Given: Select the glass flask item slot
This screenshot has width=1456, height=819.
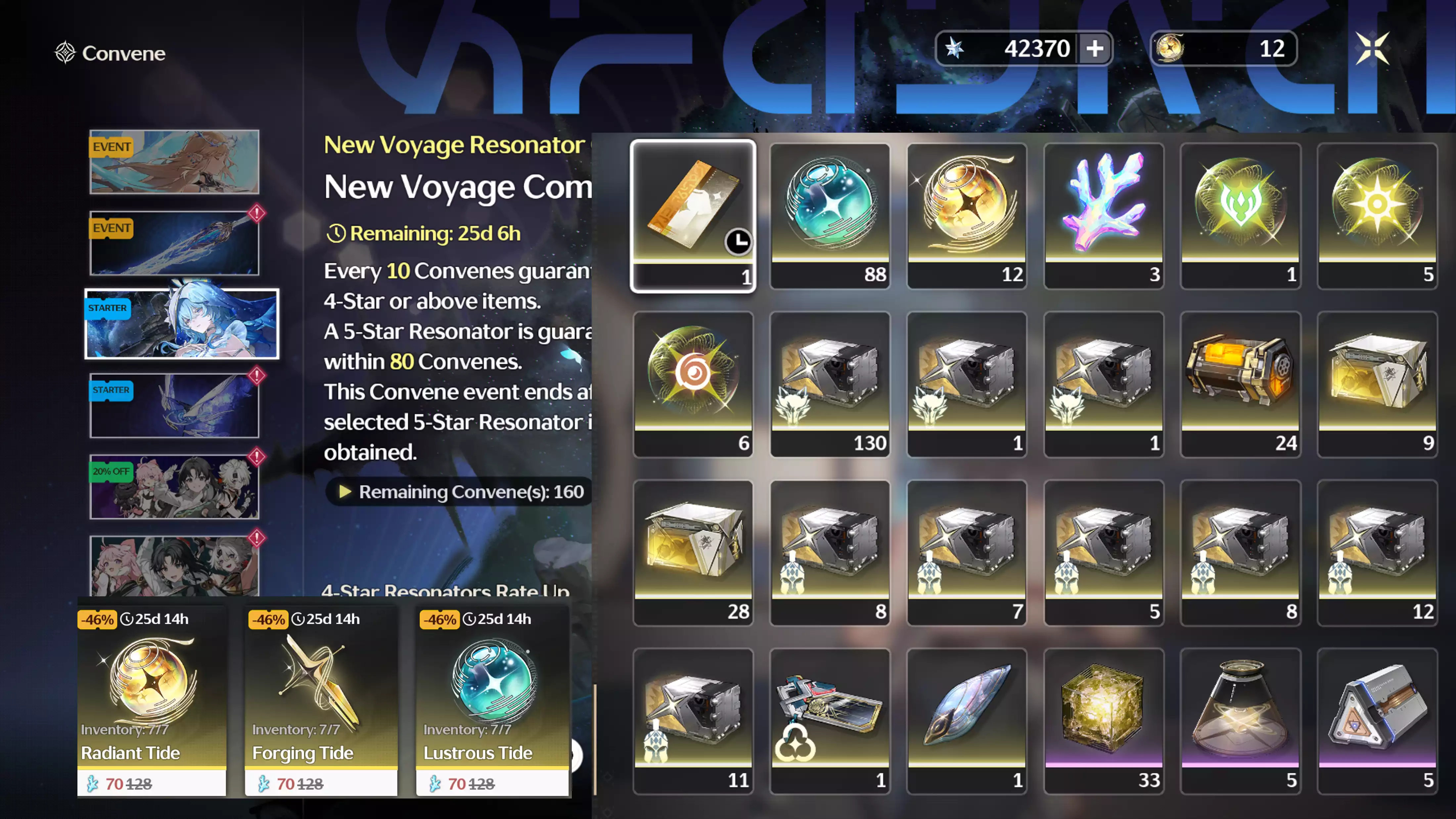Looking at the screenshot, I should coord(1240,721).
